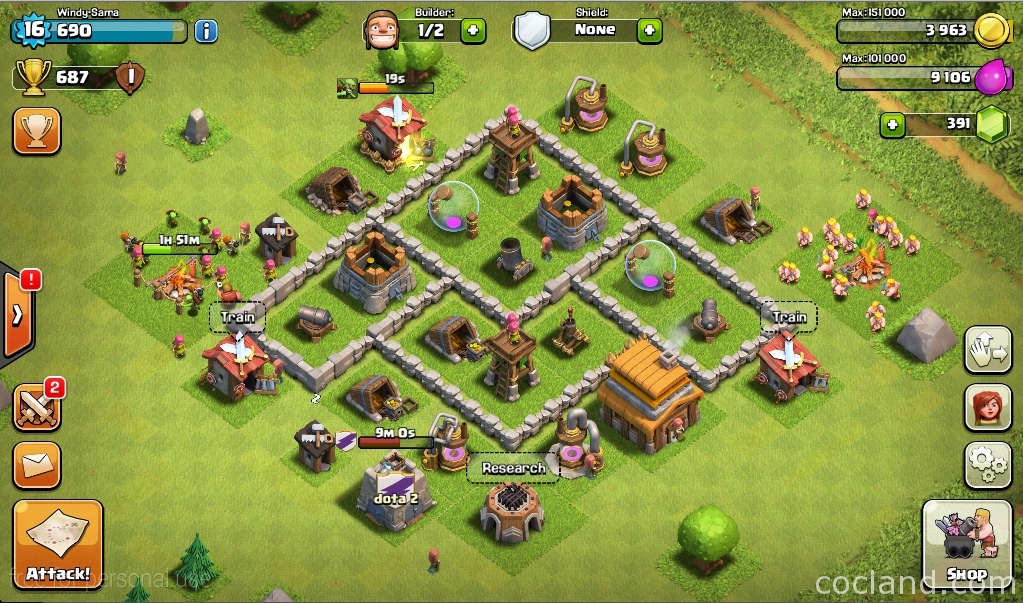Open the crossed swords battle log

(35, 405)
